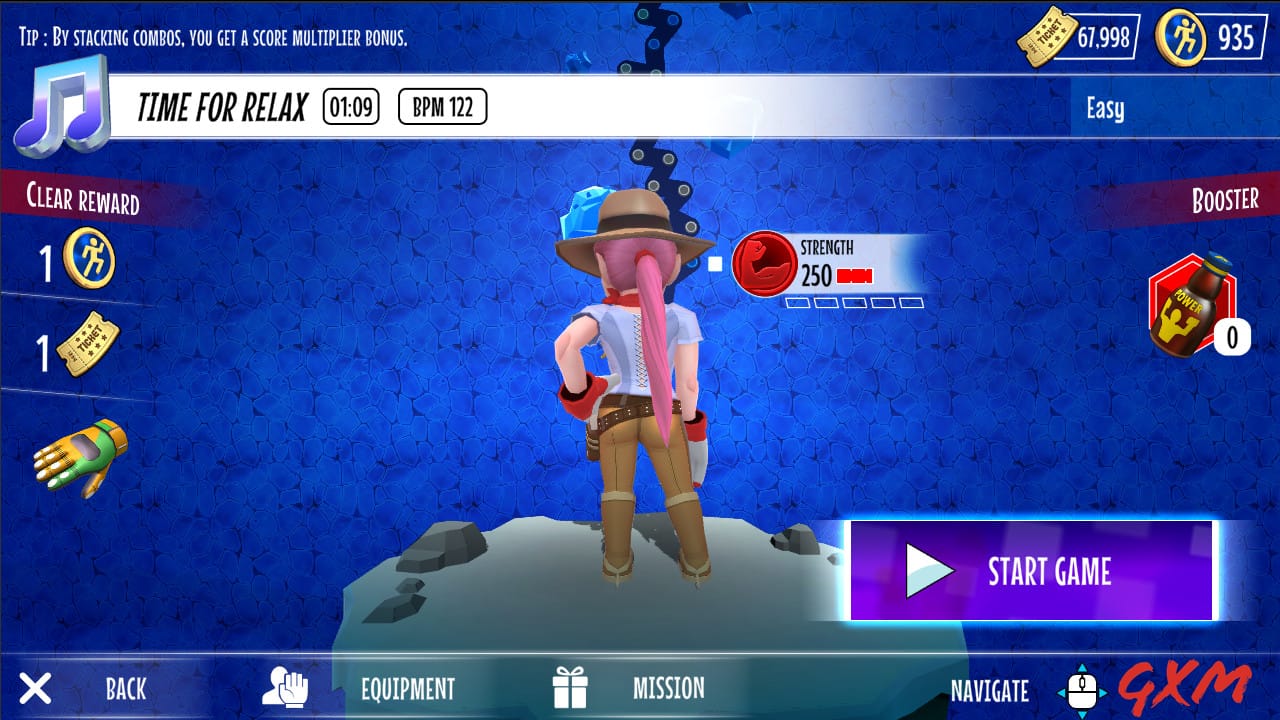Expand the BPM 122 selector
This screenshot has width=1280, height=720.
coord(442,108)
